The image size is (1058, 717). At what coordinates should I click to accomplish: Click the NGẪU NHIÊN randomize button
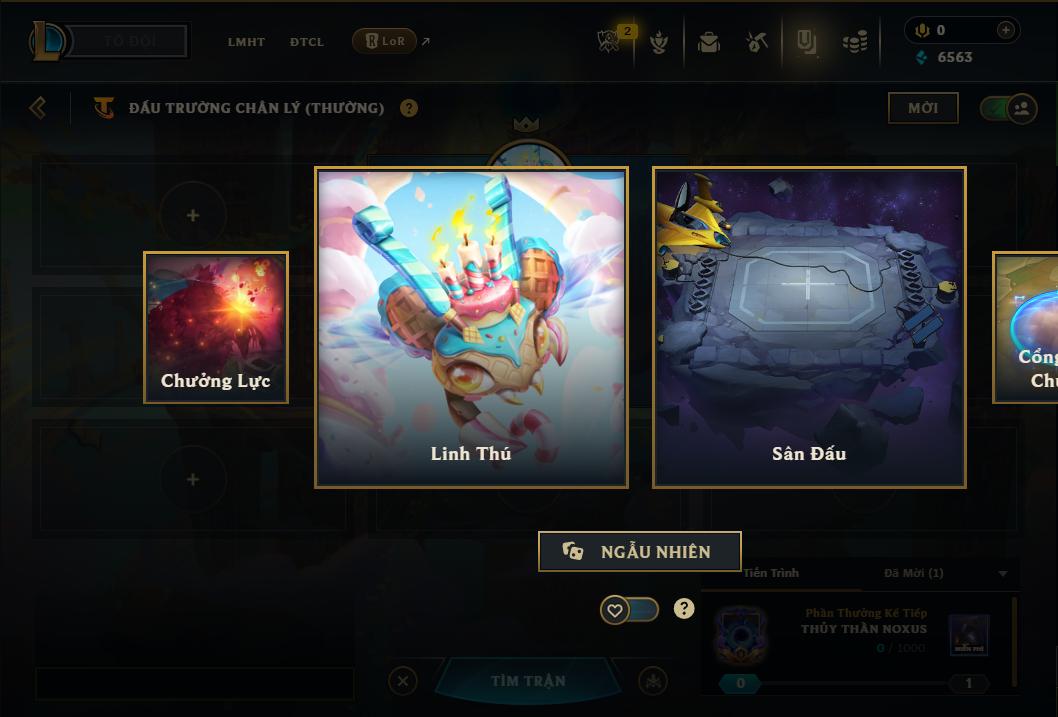(x=640, y=551)
